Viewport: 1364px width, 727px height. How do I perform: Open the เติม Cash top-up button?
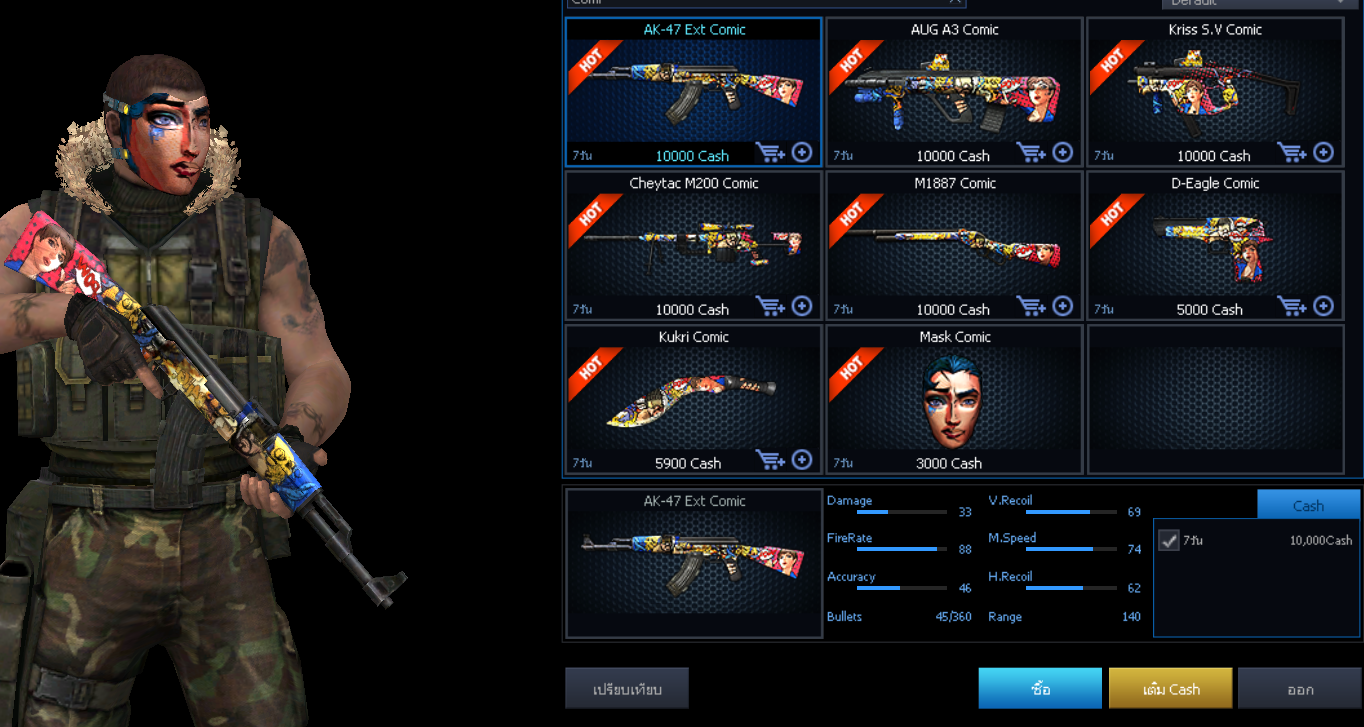pyautogui.click(x=1171, y=689)
